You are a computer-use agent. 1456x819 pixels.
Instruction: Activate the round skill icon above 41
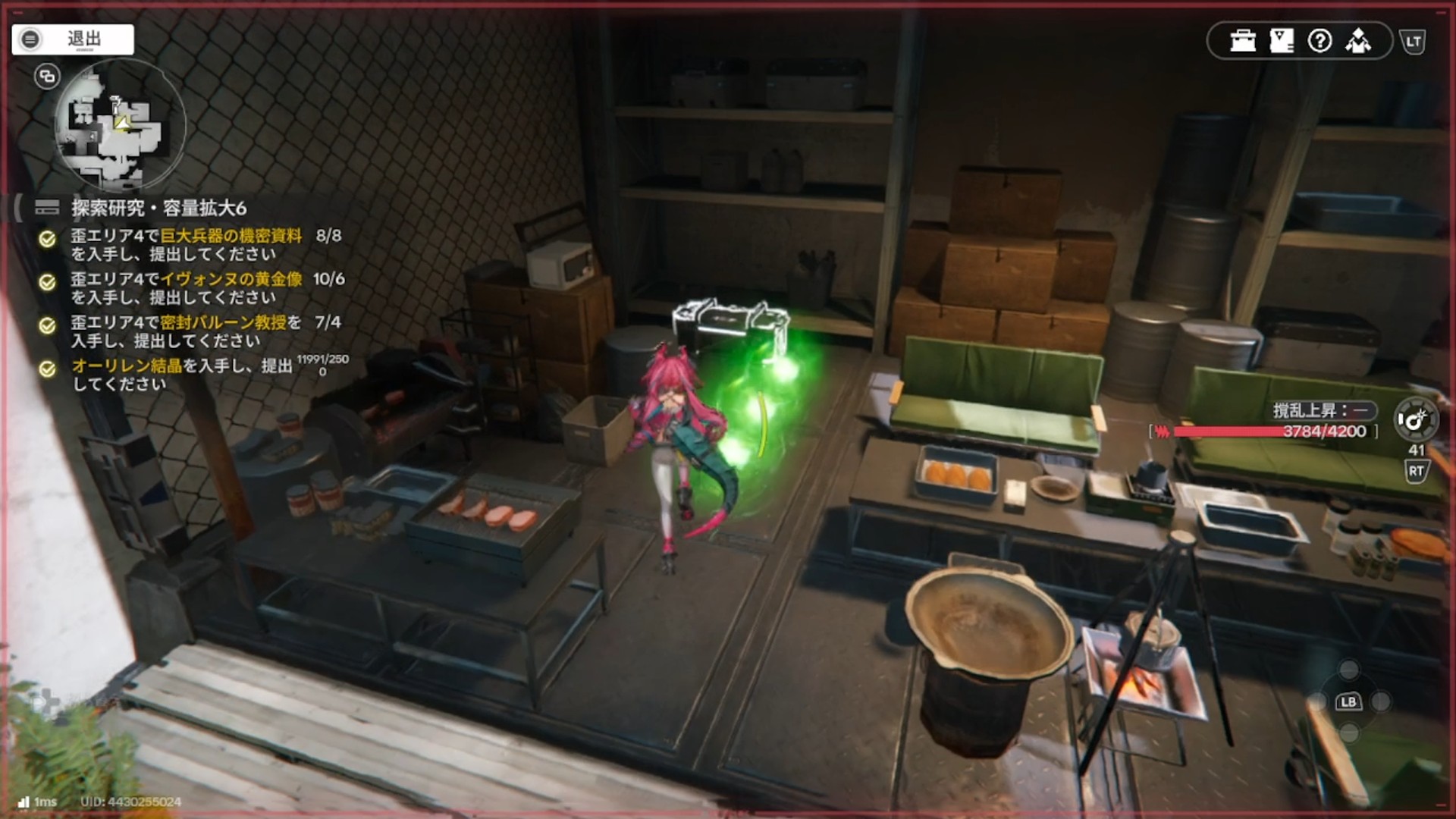tap(1415, 419)
